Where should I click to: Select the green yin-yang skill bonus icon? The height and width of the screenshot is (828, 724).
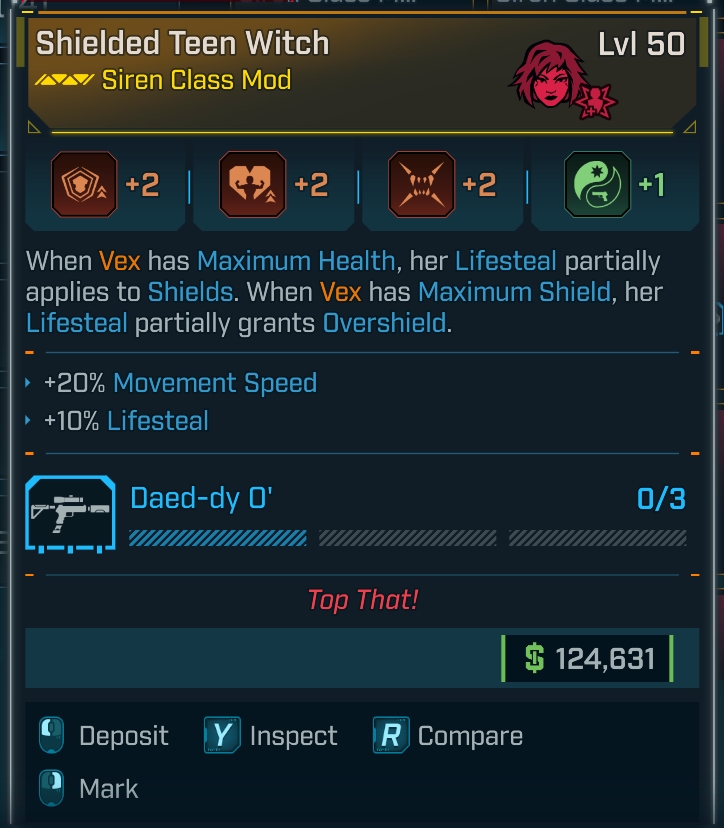tap(597, 184)
